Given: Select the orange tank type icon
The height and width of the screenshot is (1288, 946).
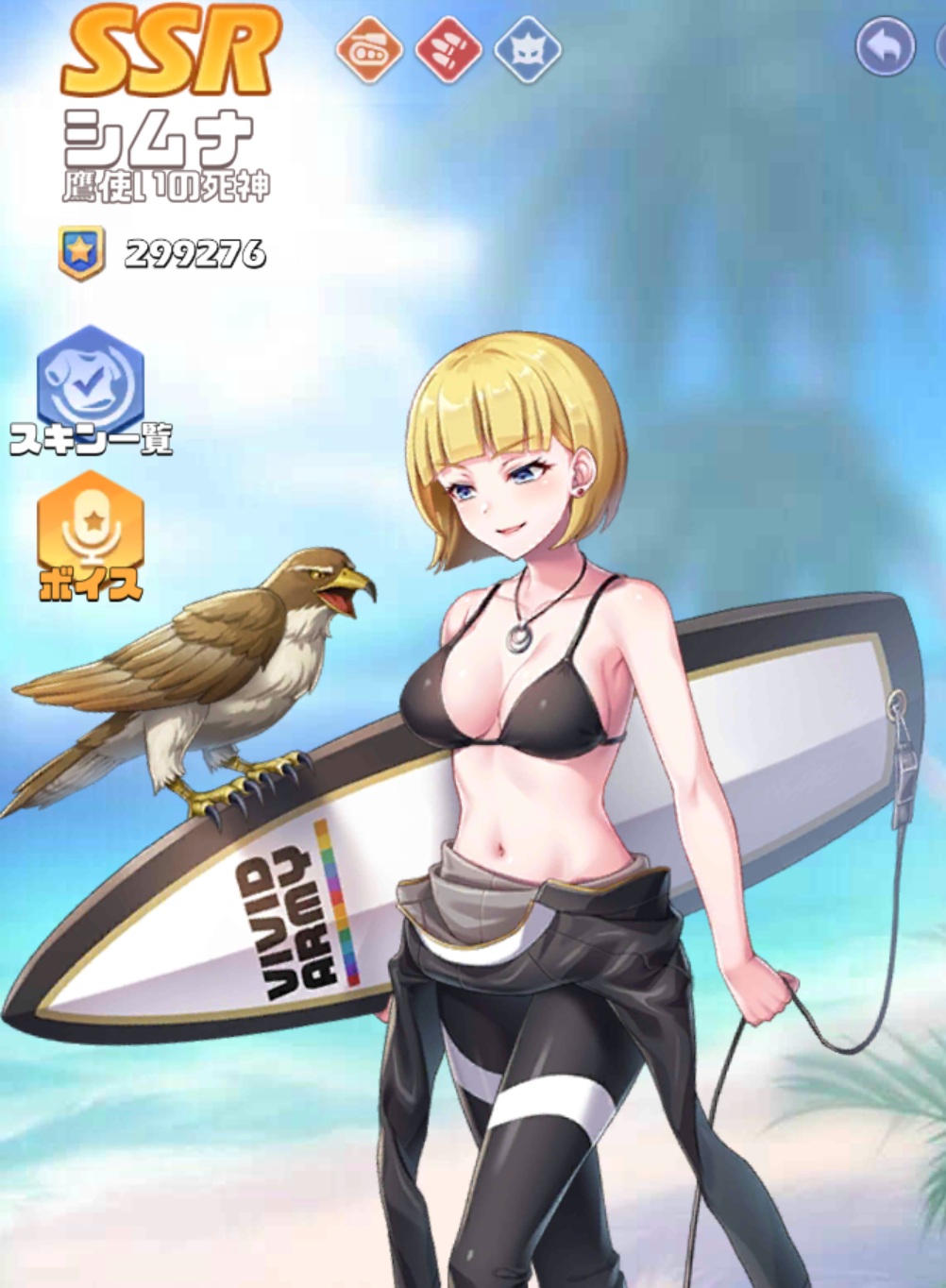Looking at the screenshot, I should click(369, 49).
